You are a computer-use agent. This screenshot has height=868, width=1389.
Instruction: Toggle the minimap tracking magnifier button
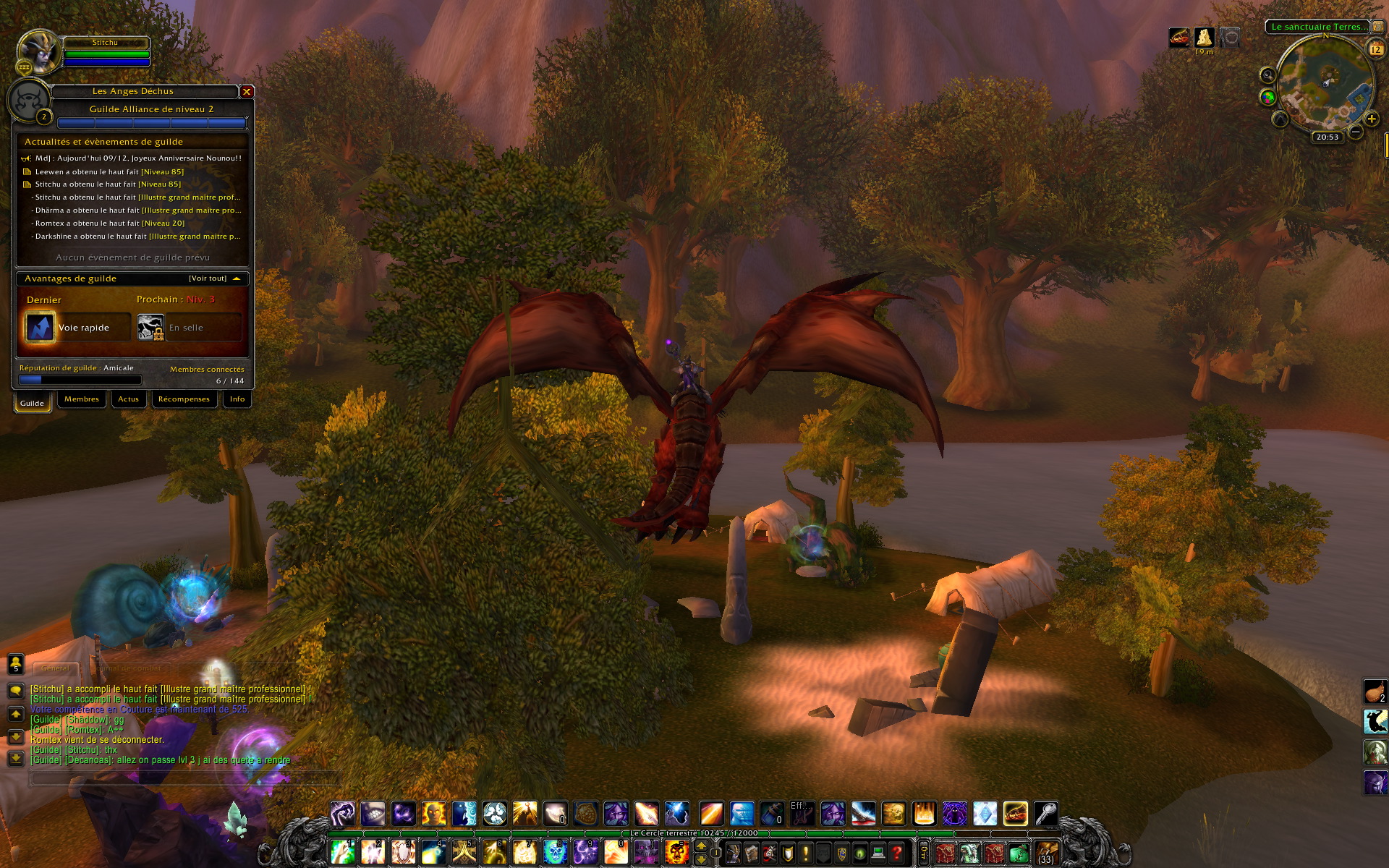pyautogui.click(x=1267, y=75)
